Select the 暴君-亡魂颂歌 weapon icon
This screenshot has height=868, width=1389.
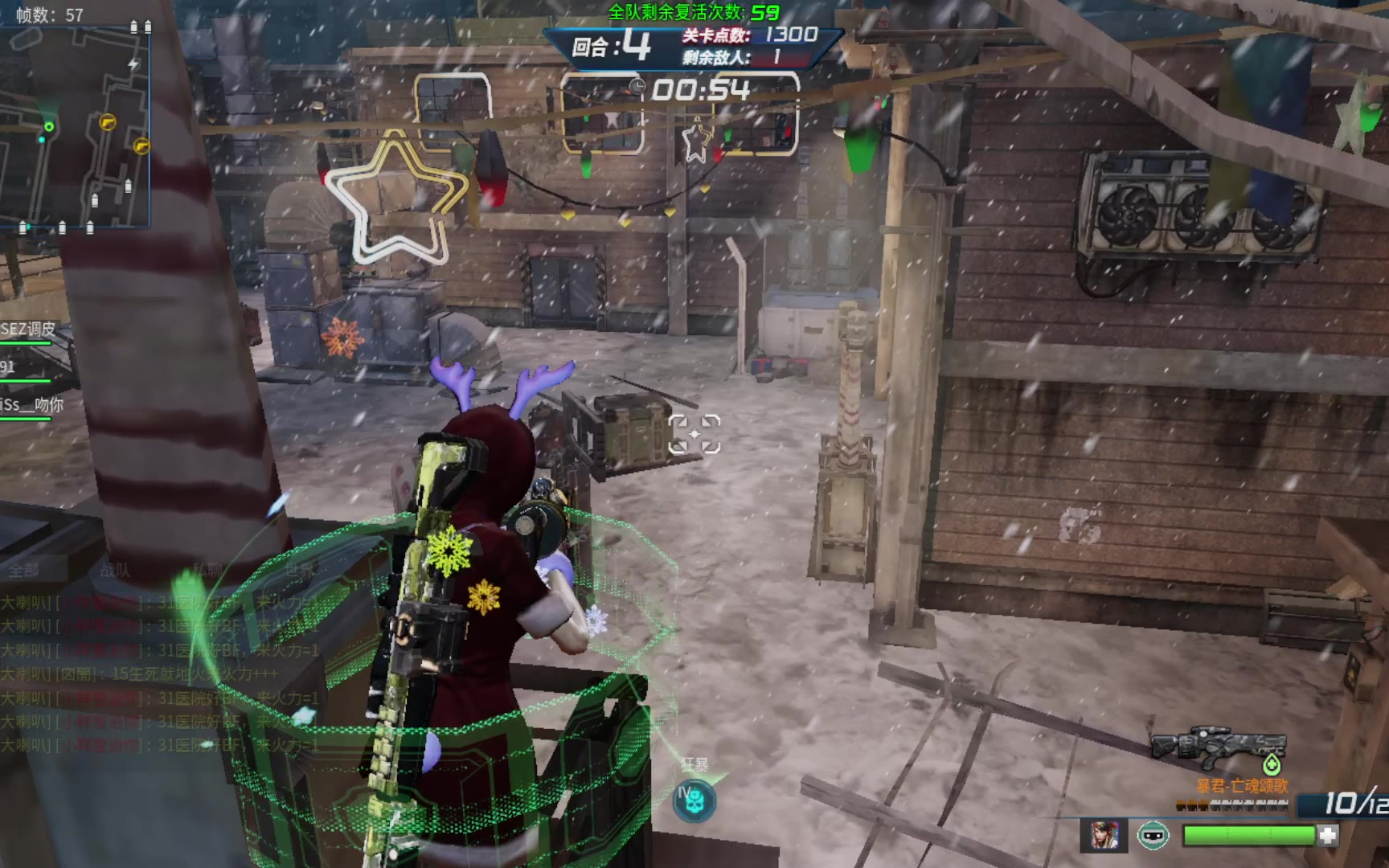tap(1219, 747)
